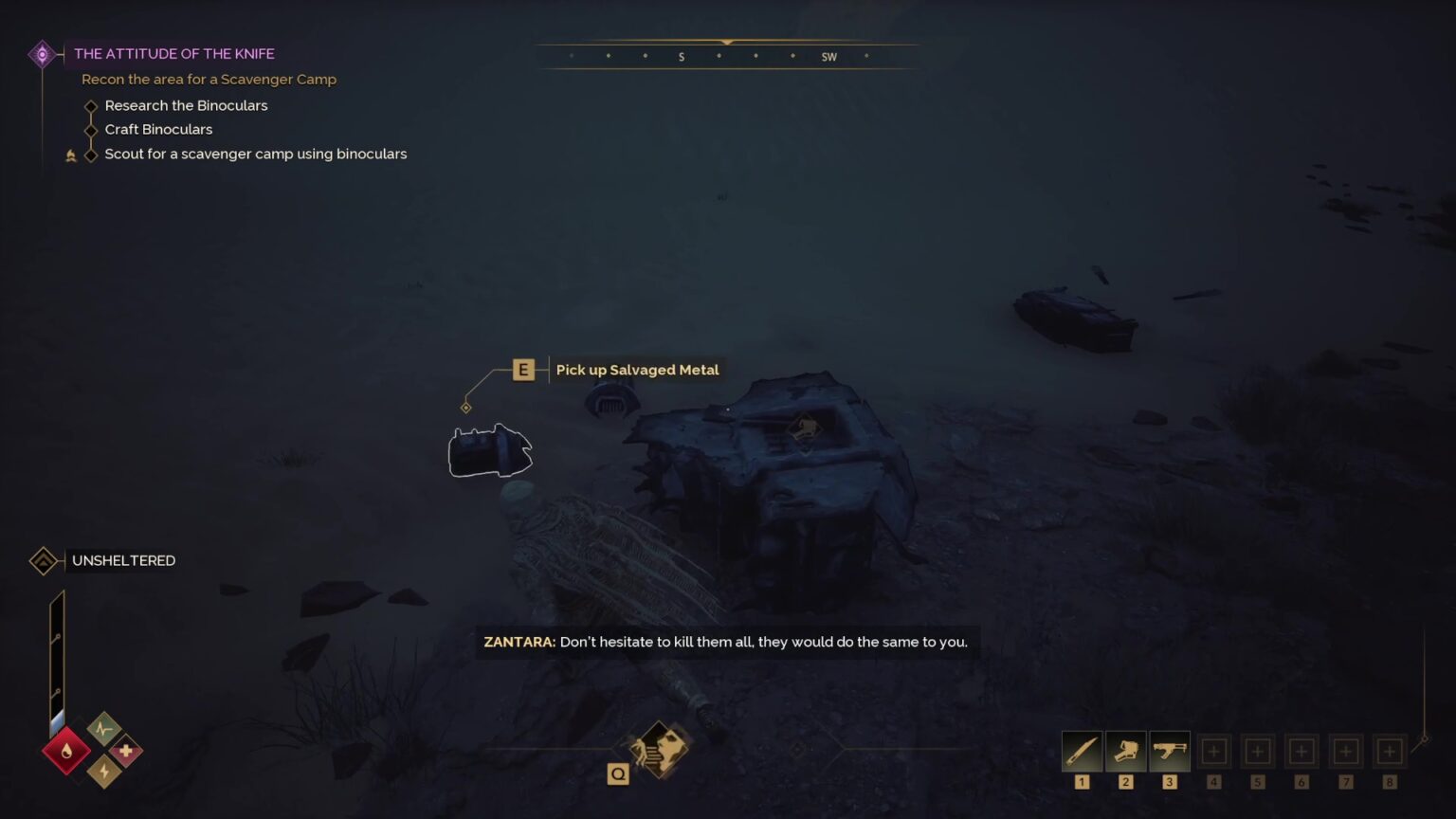Viewport: 1456px width, 819px height.
Task: Click the health cross status icon
Action: click(126, 750)
